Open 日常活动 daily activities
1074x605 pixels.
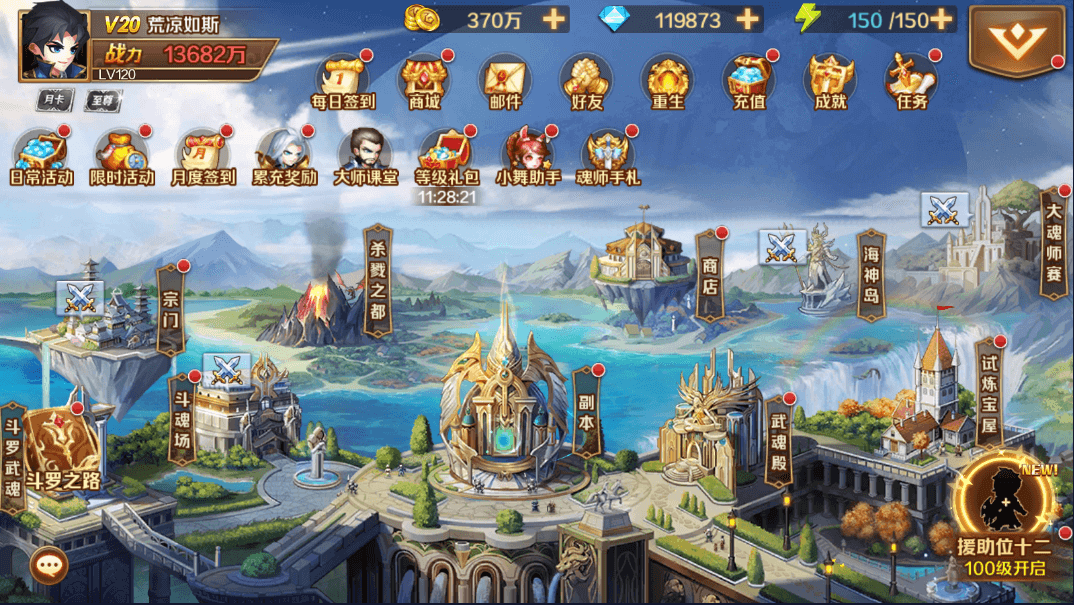[41, 155]
